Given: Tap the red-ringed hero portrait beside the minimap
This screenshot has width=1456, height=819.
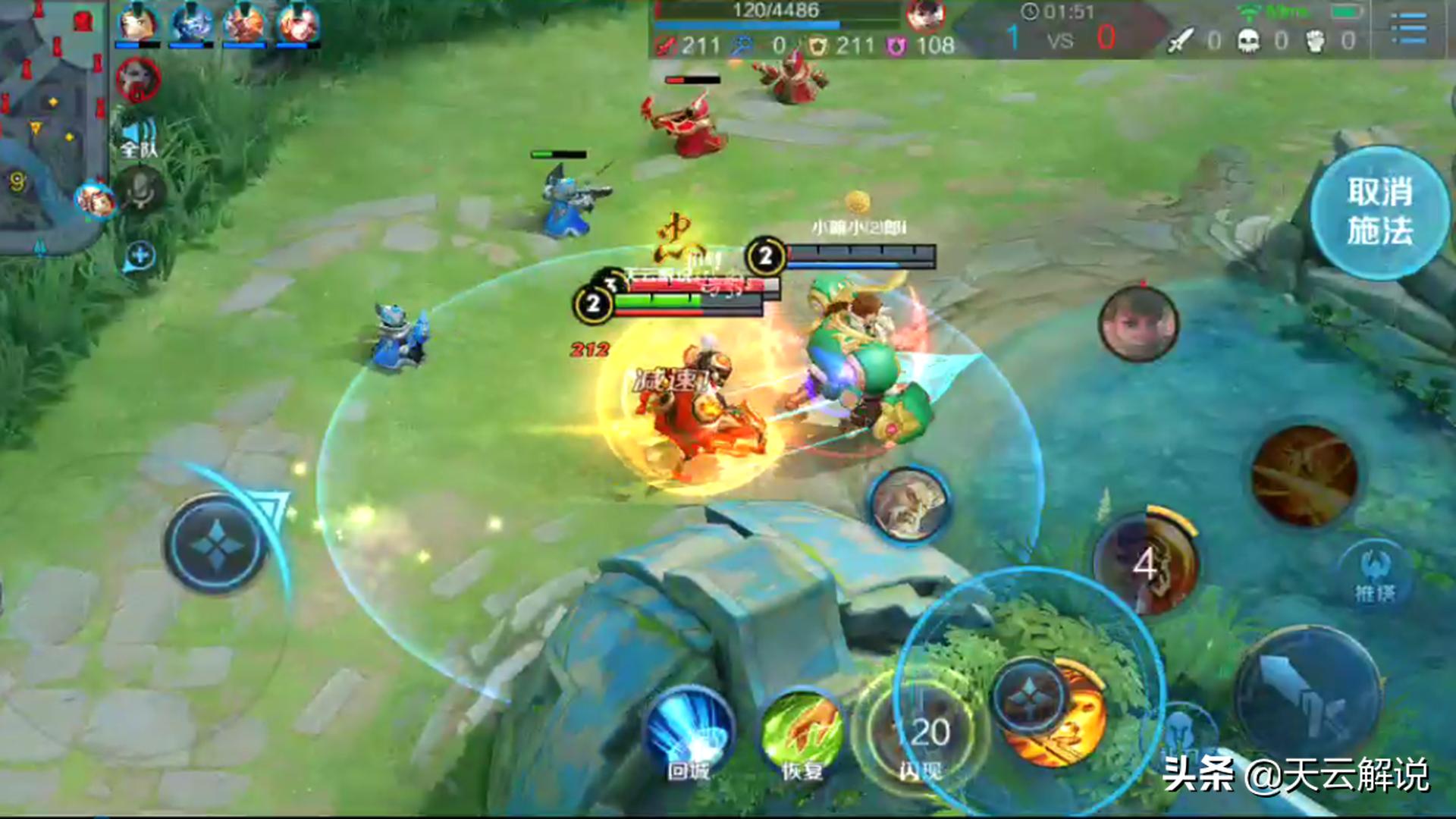Looking at the screenshot, I should 138,80.
